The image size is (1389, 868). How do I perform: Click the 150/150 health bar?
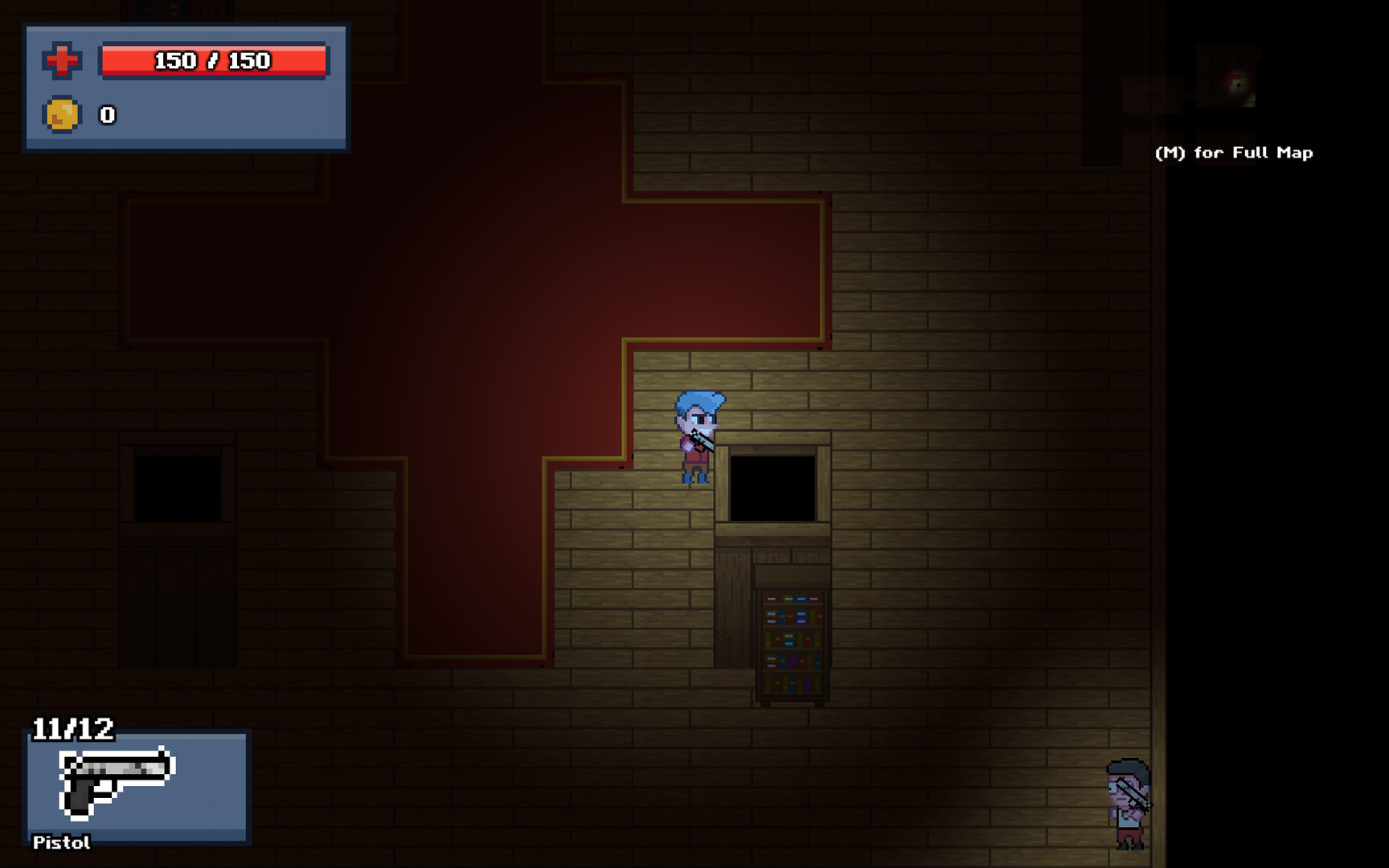[x=213, y=60]
